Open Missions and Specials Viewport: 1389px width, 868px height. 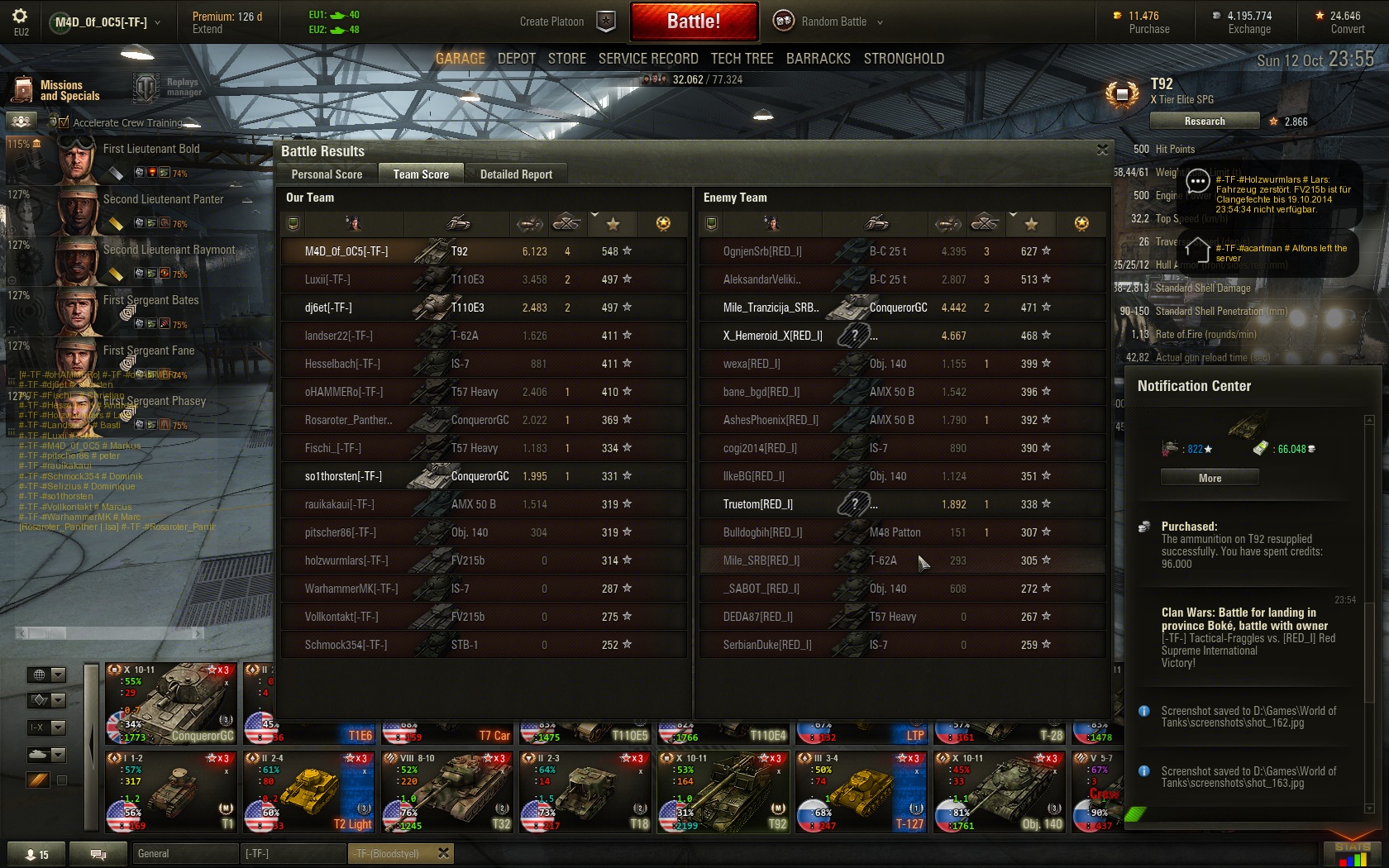(55, 90)
